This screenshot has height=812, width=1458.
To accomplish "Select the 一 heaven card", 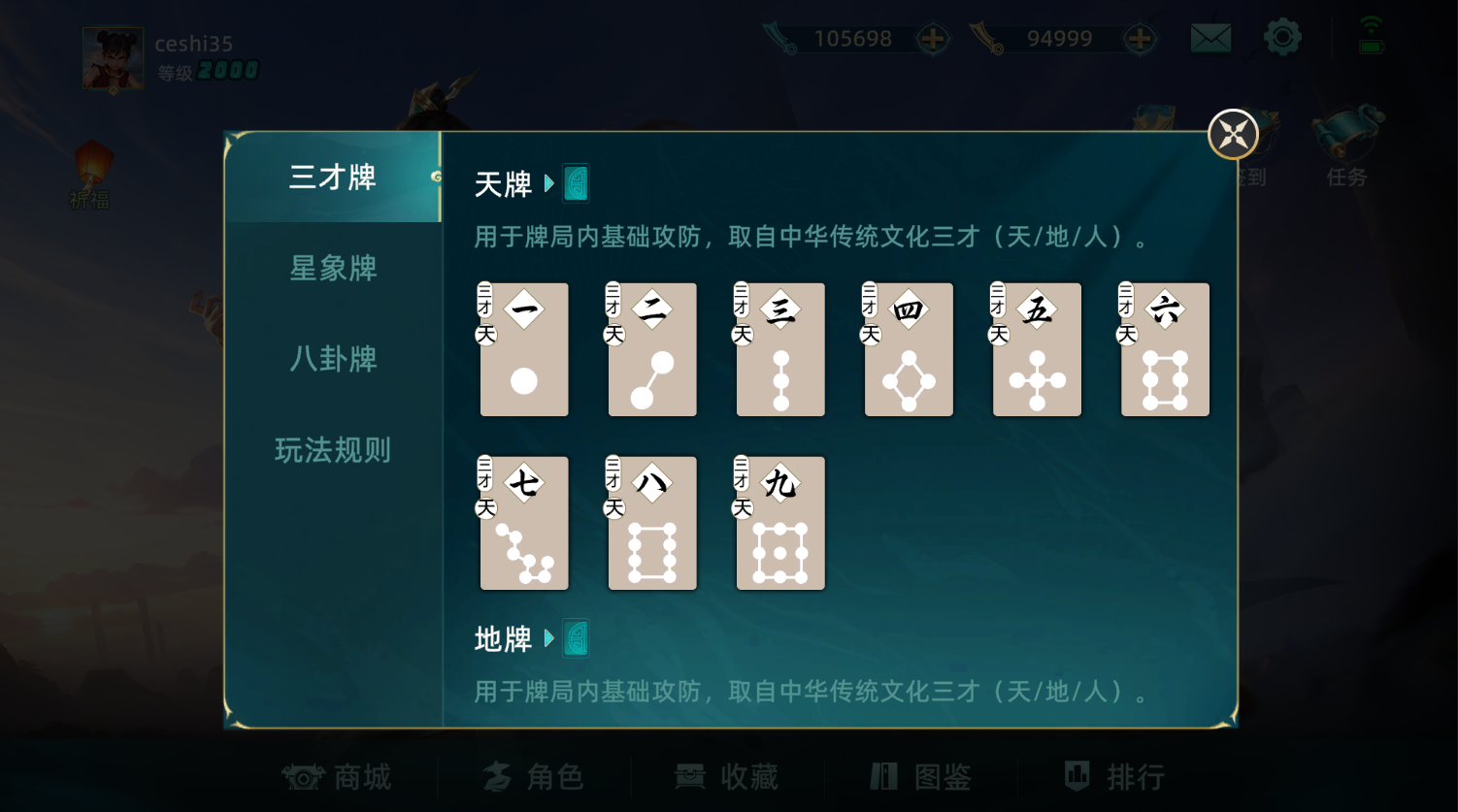I will [x=523, y=349].
